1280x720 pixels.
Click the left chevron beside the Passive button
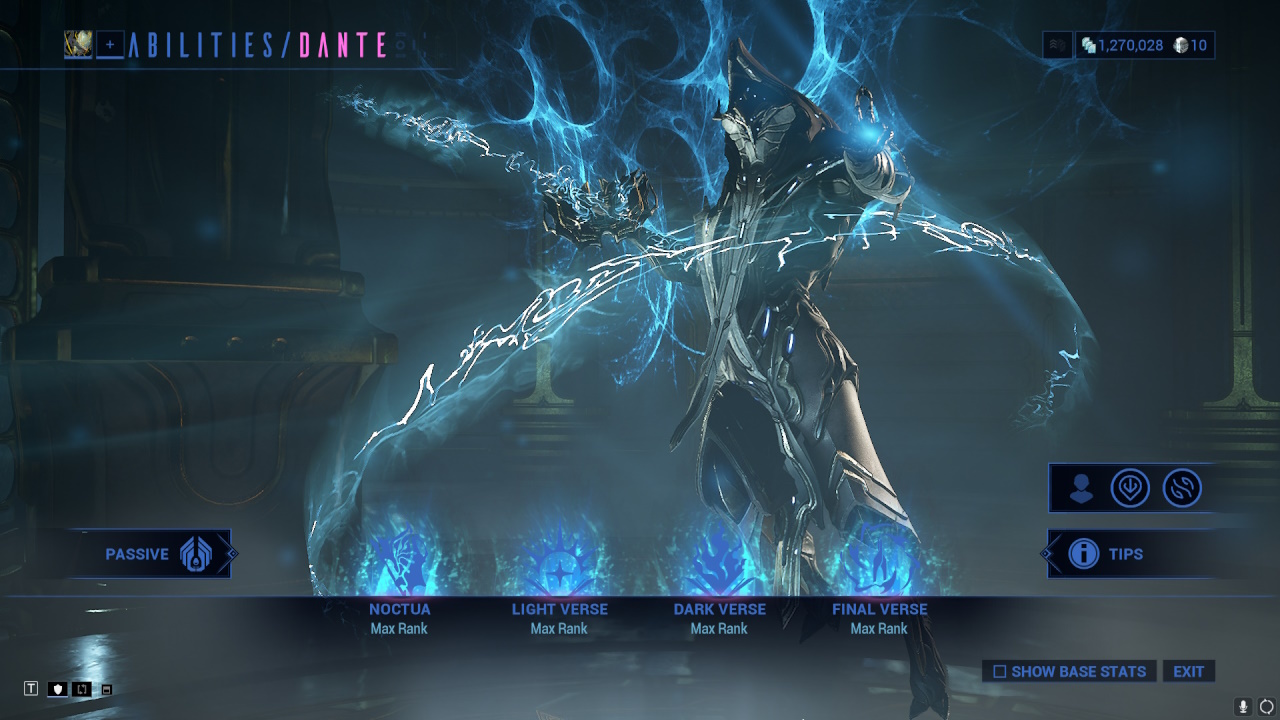(x=230, y=553)
